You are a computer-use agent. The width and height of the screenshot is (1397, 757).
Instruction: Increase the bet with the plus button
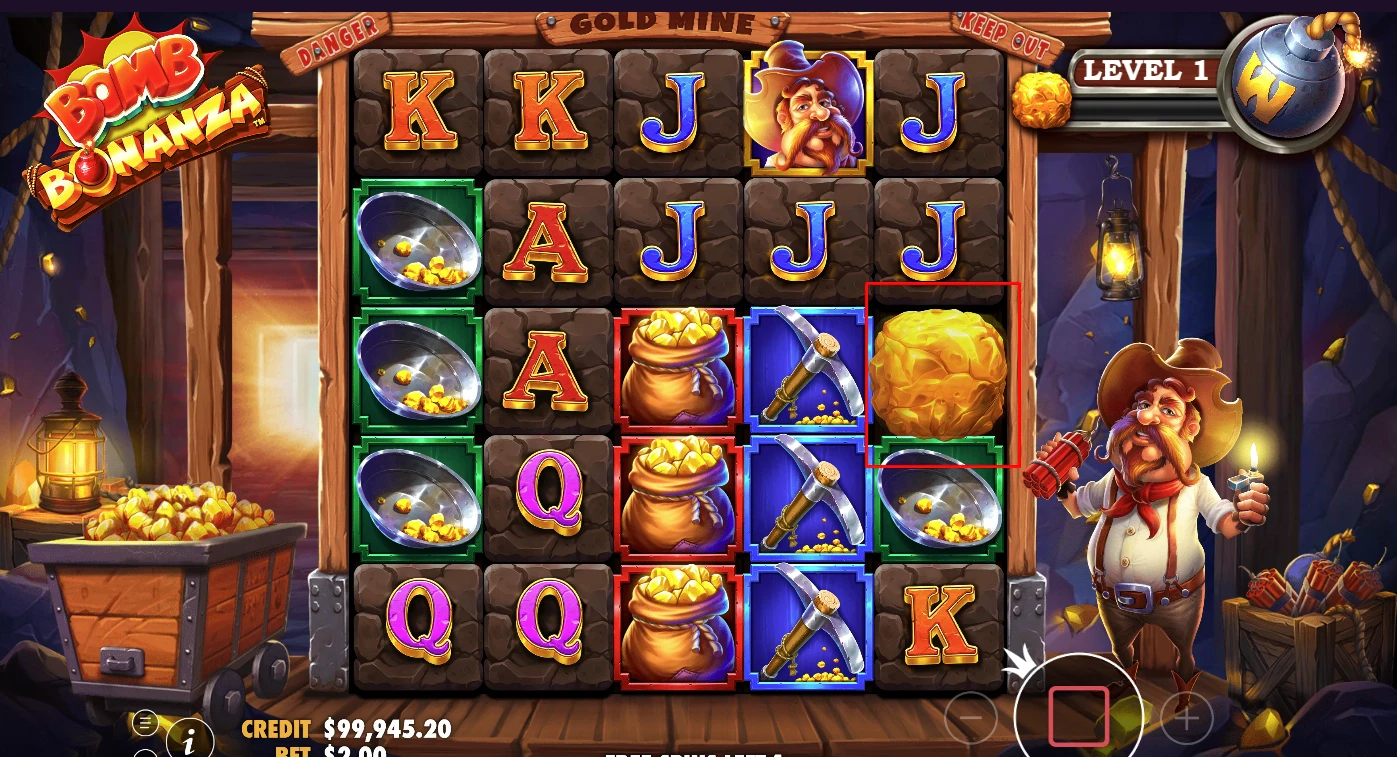pos(1186,717)
